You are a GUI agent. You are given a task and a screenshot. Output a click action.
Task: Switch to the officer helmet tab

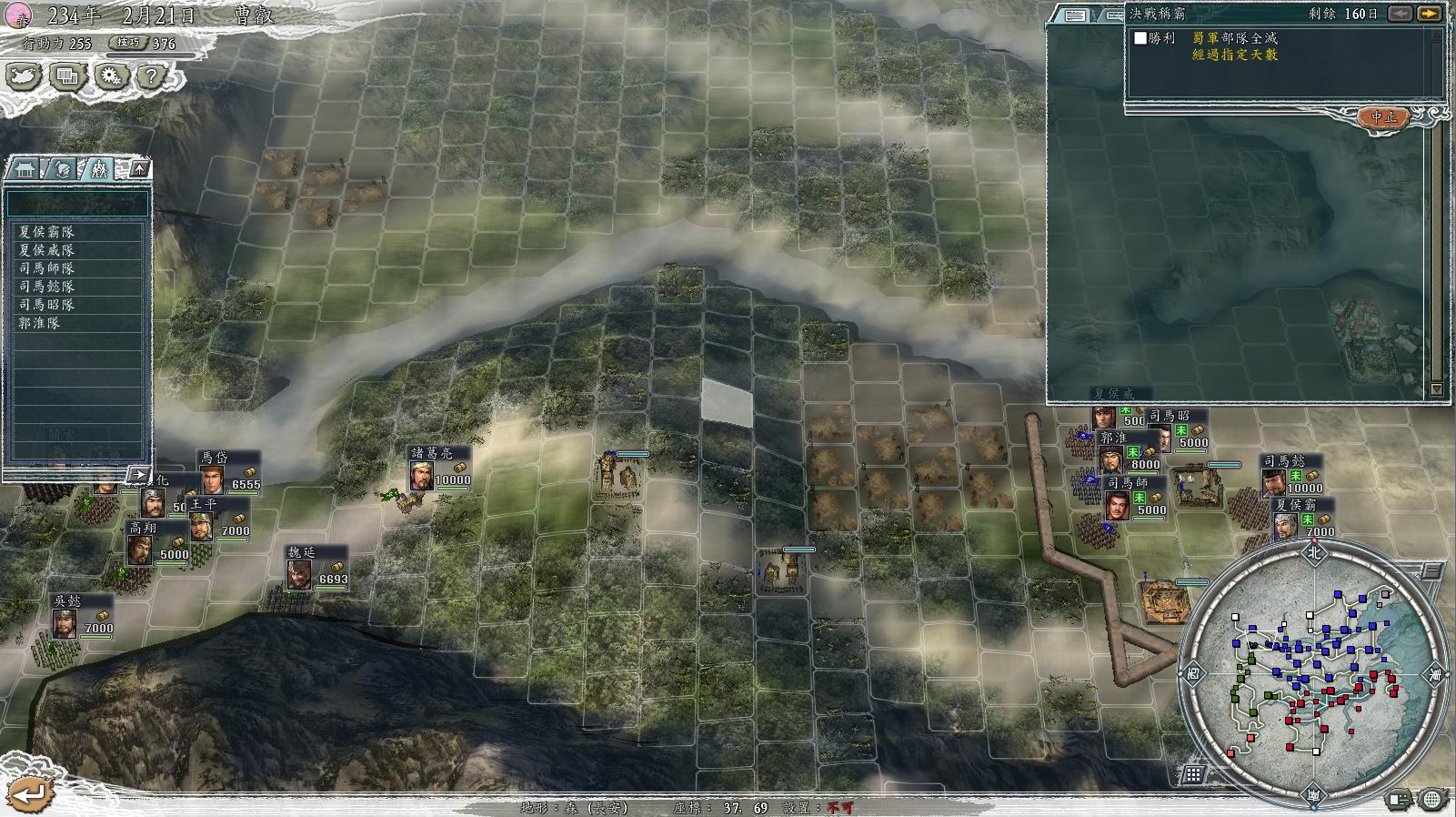[61, 169]
